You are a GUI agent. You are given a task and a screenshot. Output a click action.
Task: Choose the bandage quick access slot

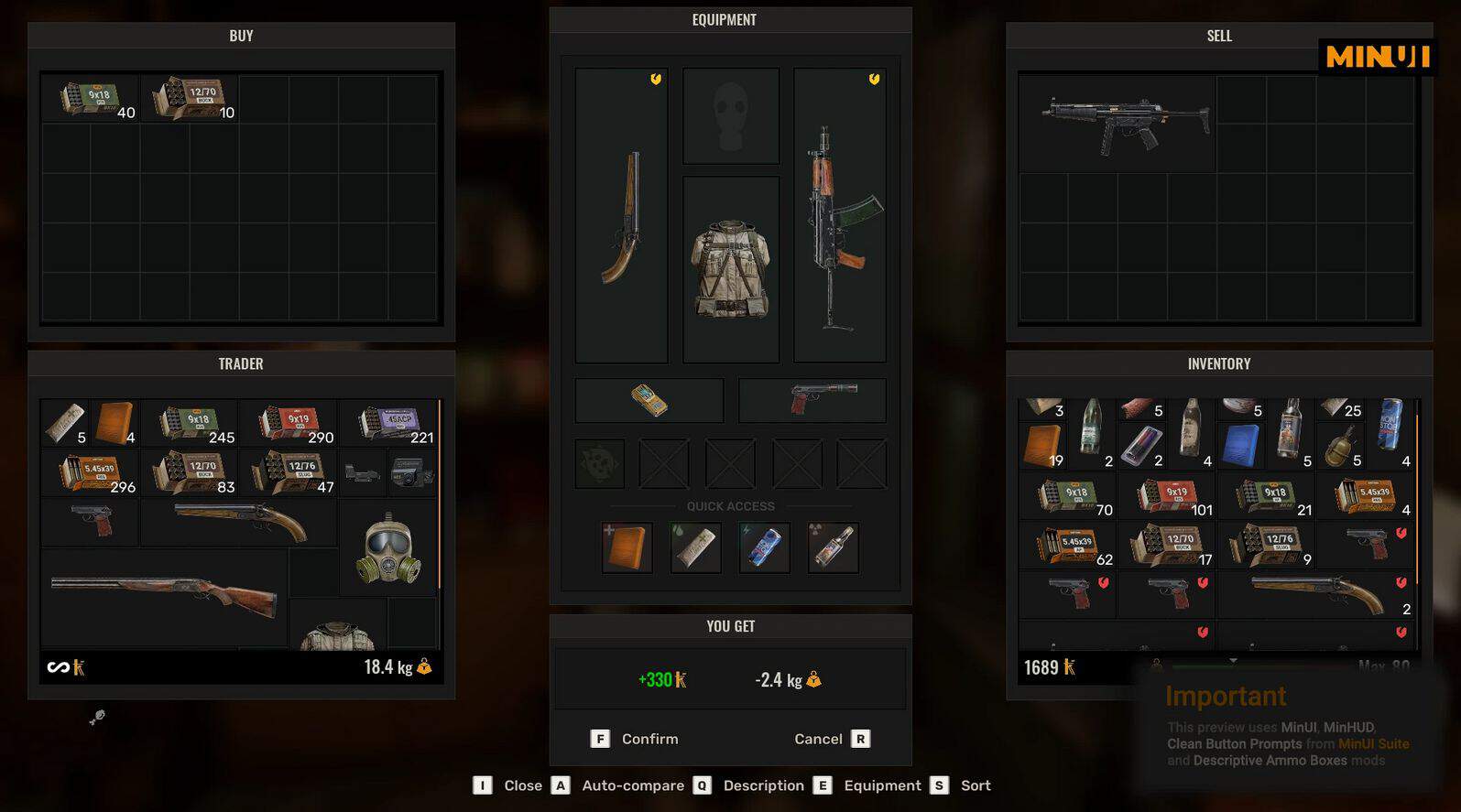[696, 547]
